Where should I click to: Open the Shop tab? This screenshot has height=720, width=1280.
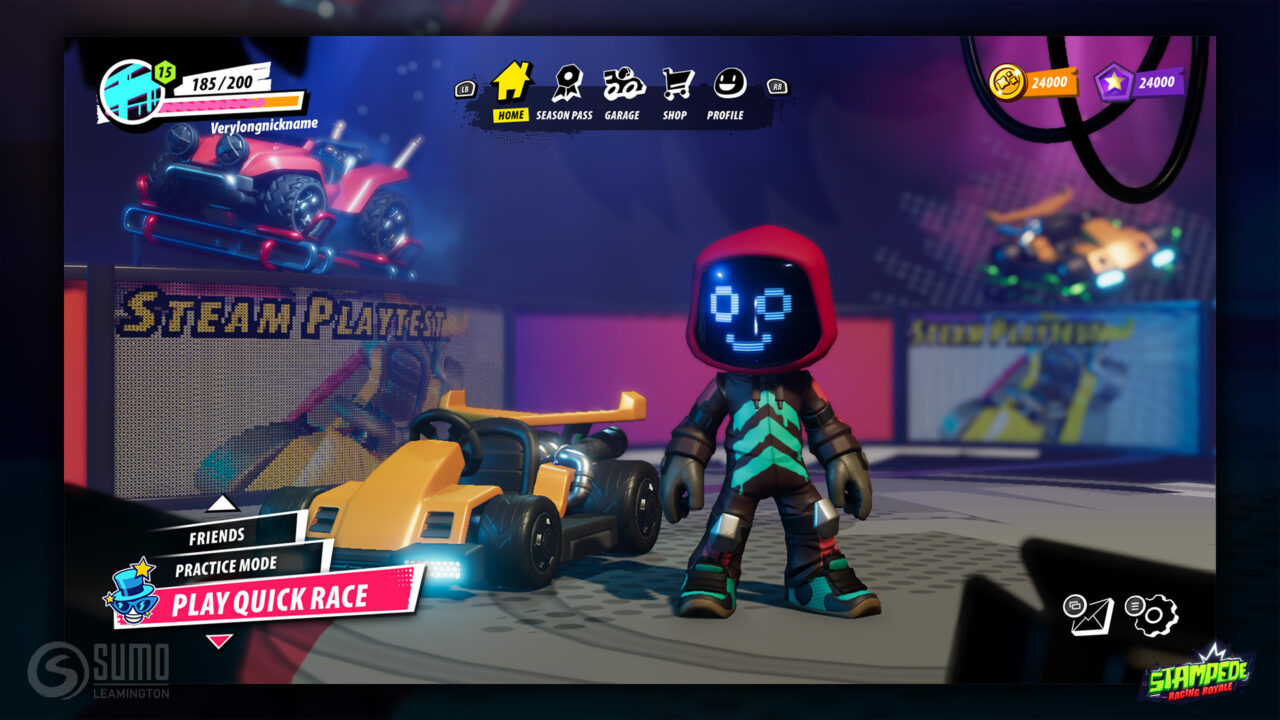[676, 93]
